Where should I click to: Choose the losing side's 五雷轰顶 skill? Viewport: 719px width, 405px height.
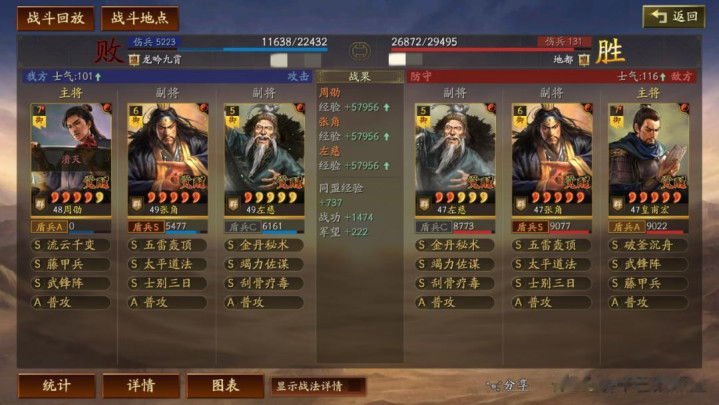(168, 245)
